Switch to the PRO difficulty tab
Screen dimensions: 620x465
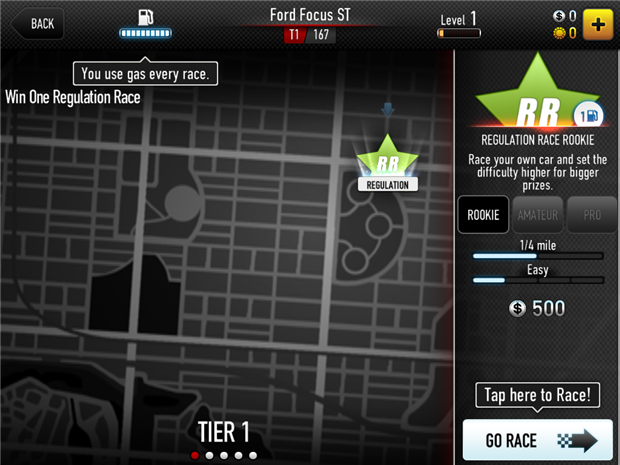tap(592, 215)
